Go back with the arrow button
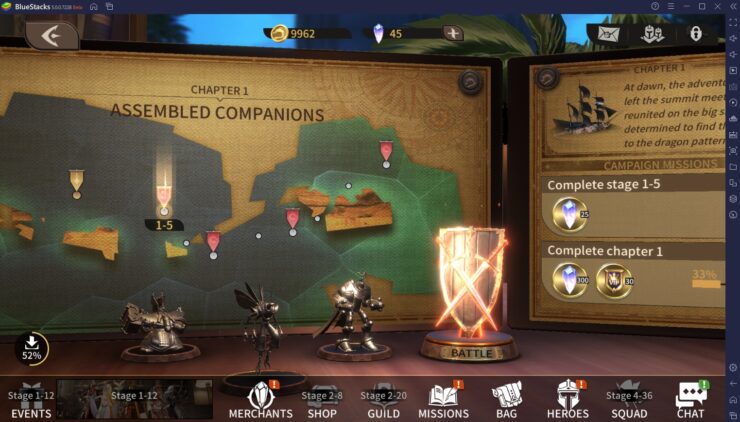The height and width of the screenshot is (422, 740). coord(52,35)
